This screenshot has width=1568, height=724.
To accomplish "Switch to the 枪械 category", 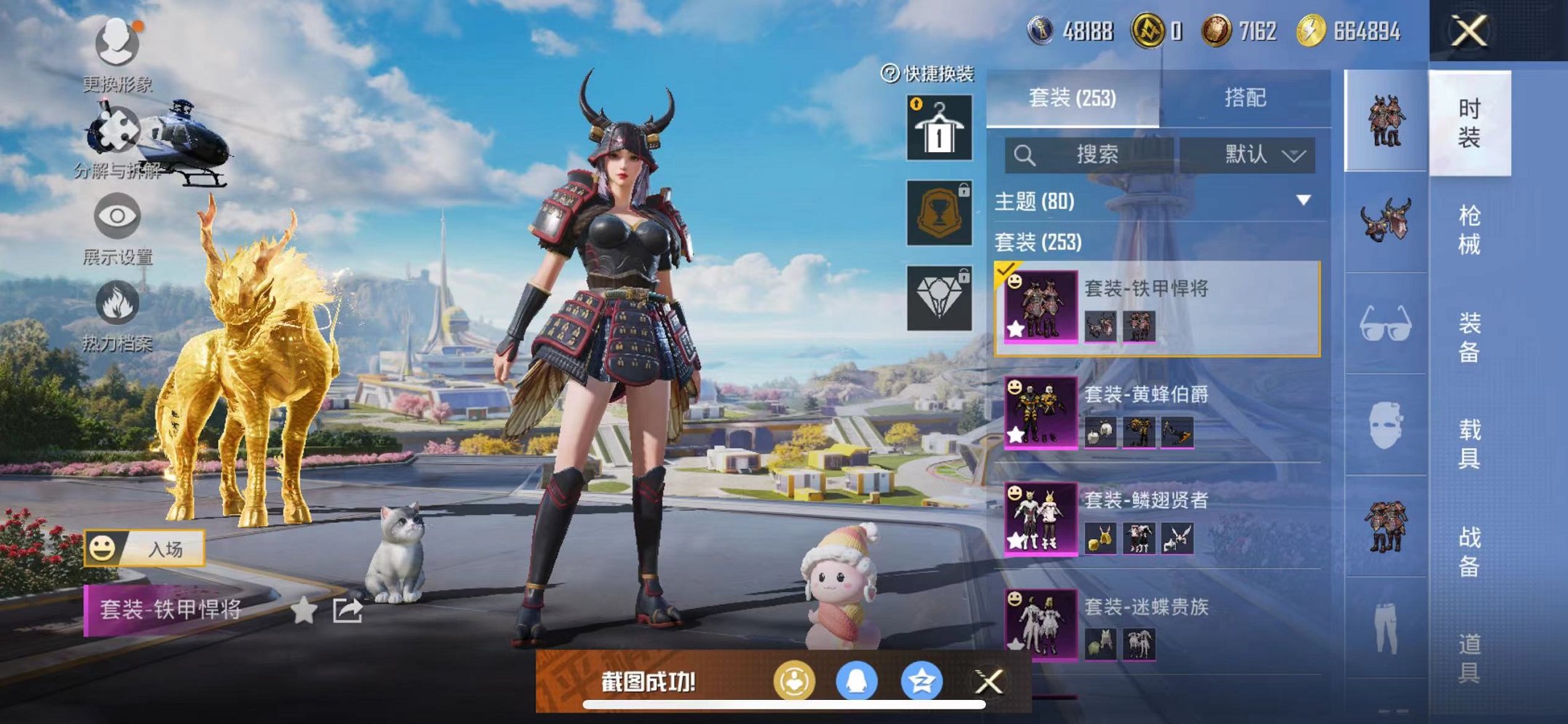I will (1469, 229).
